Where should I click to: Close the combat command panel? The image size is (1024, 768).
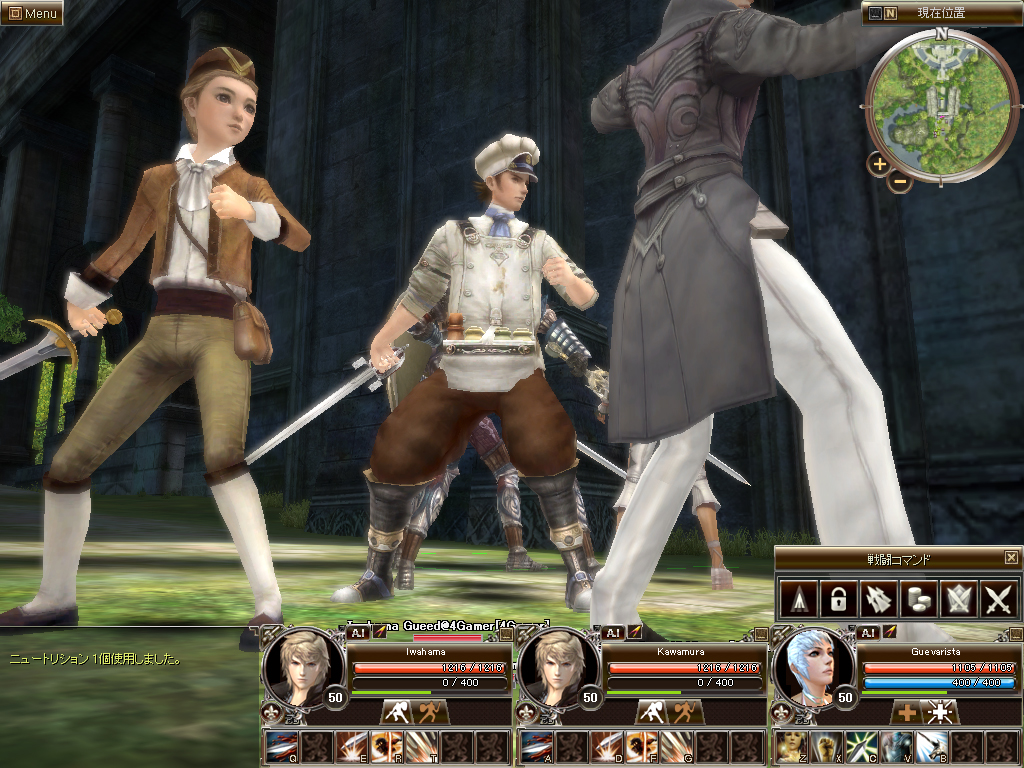pos(1011,557)
